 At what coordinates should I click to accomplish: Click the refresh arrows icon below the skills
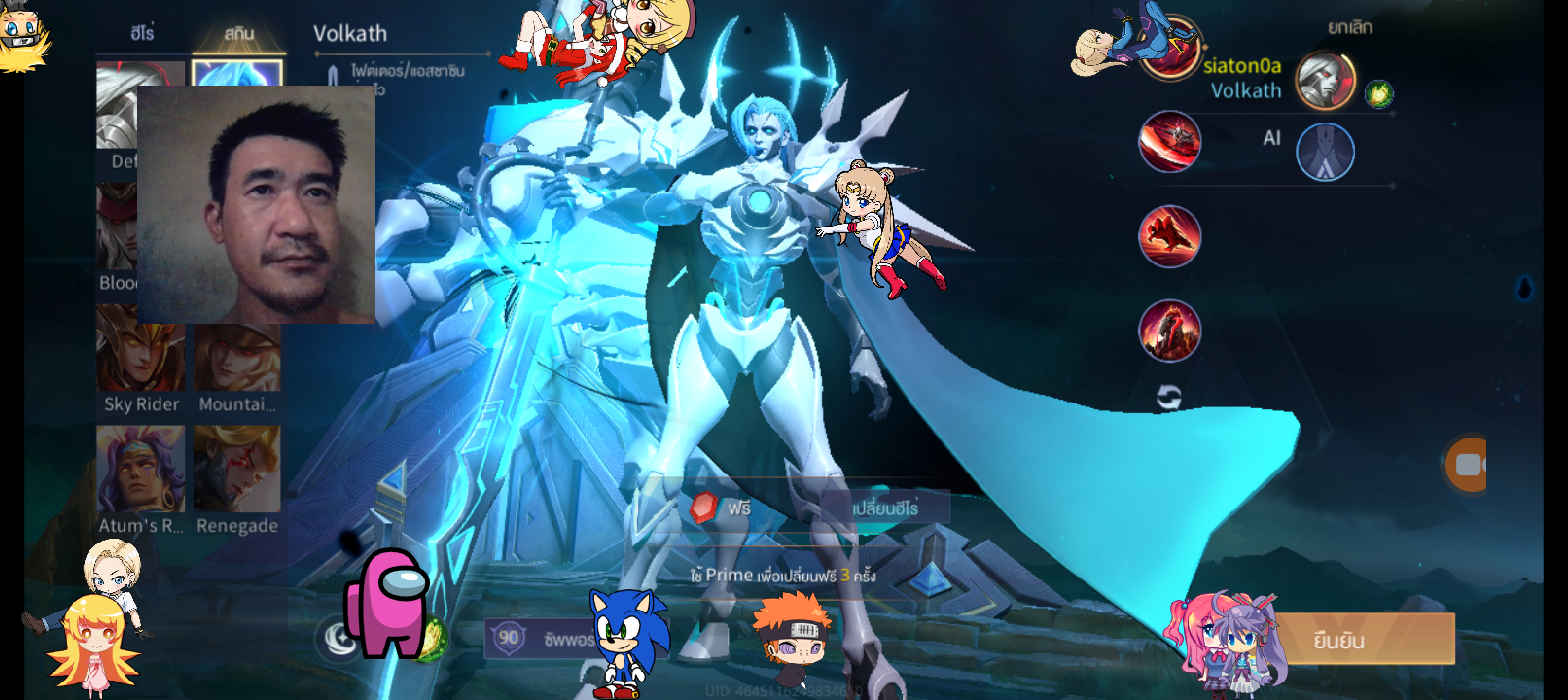pyautogui.click(x=1169, y=397)
